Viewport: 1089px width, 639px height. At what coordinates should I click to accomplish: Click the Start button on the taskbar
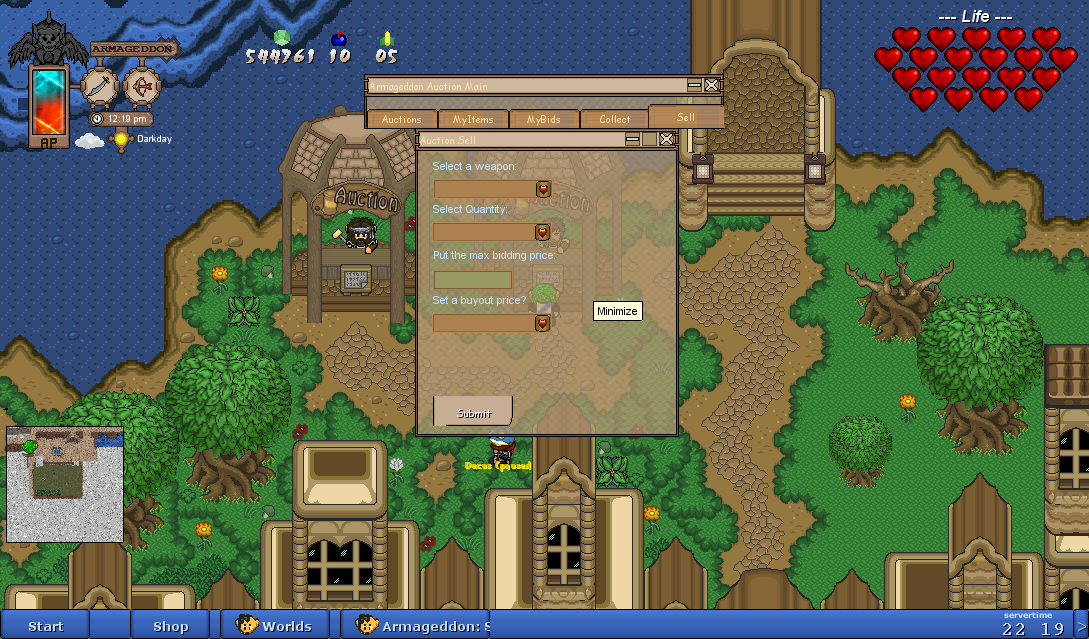point(46,626)
